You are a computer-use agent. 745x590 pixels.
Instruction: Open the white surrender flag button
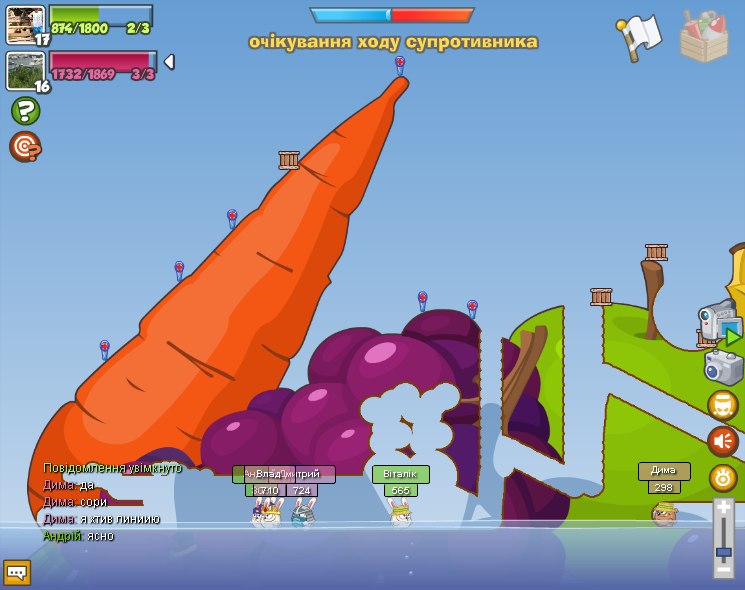click(x=639, y=37)
